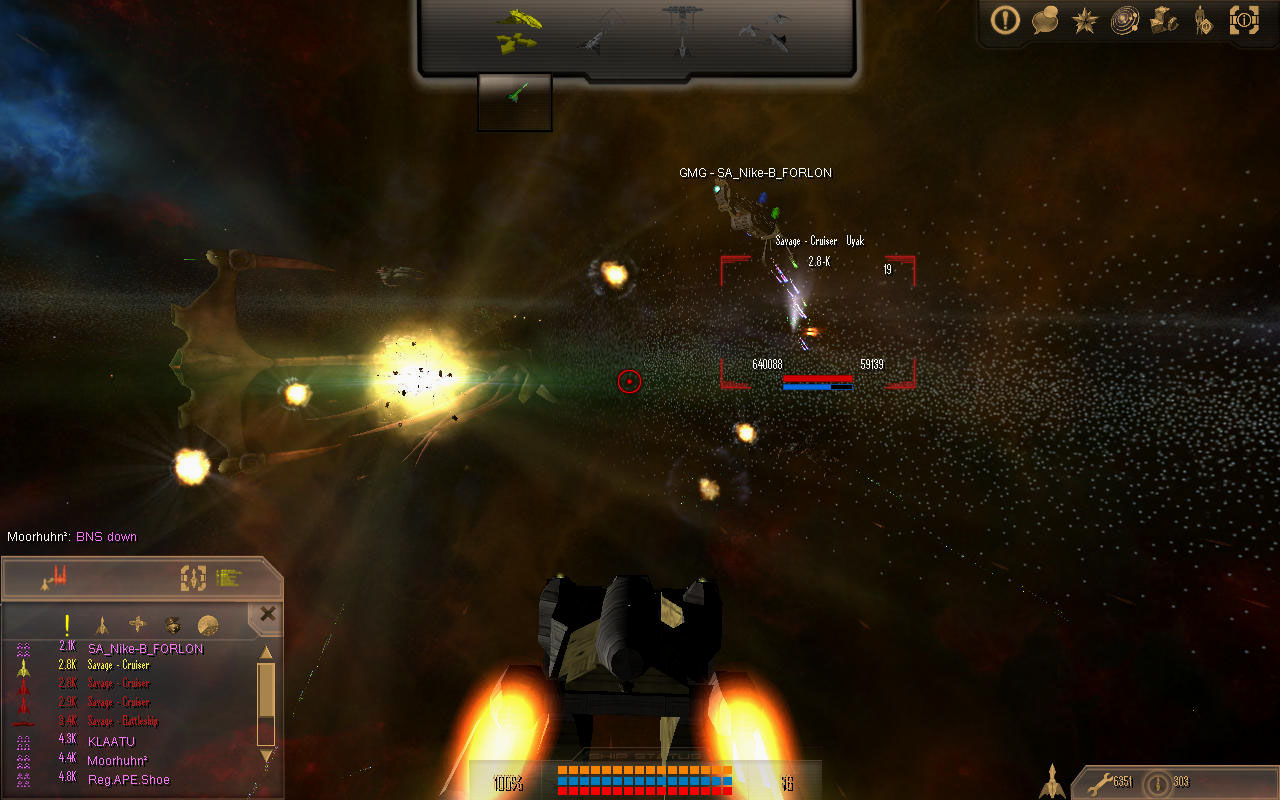Viewport: 1280px width, 800px height.
Task: Open the help information icon
Action: pos(1244,22)
